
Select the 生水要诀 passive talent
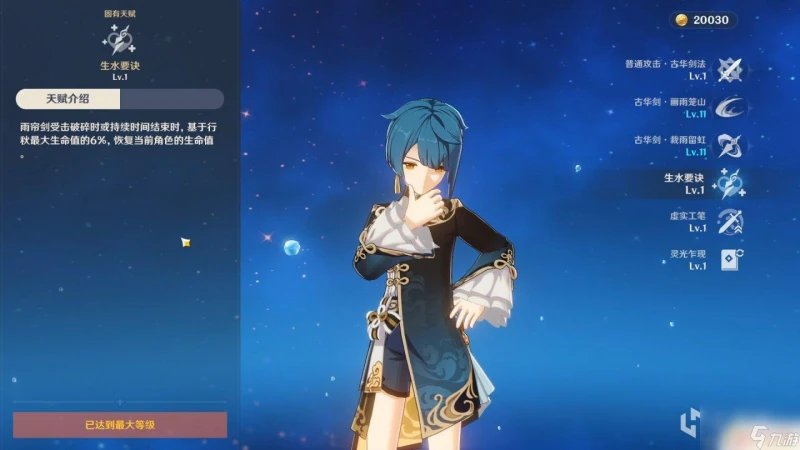730,183
